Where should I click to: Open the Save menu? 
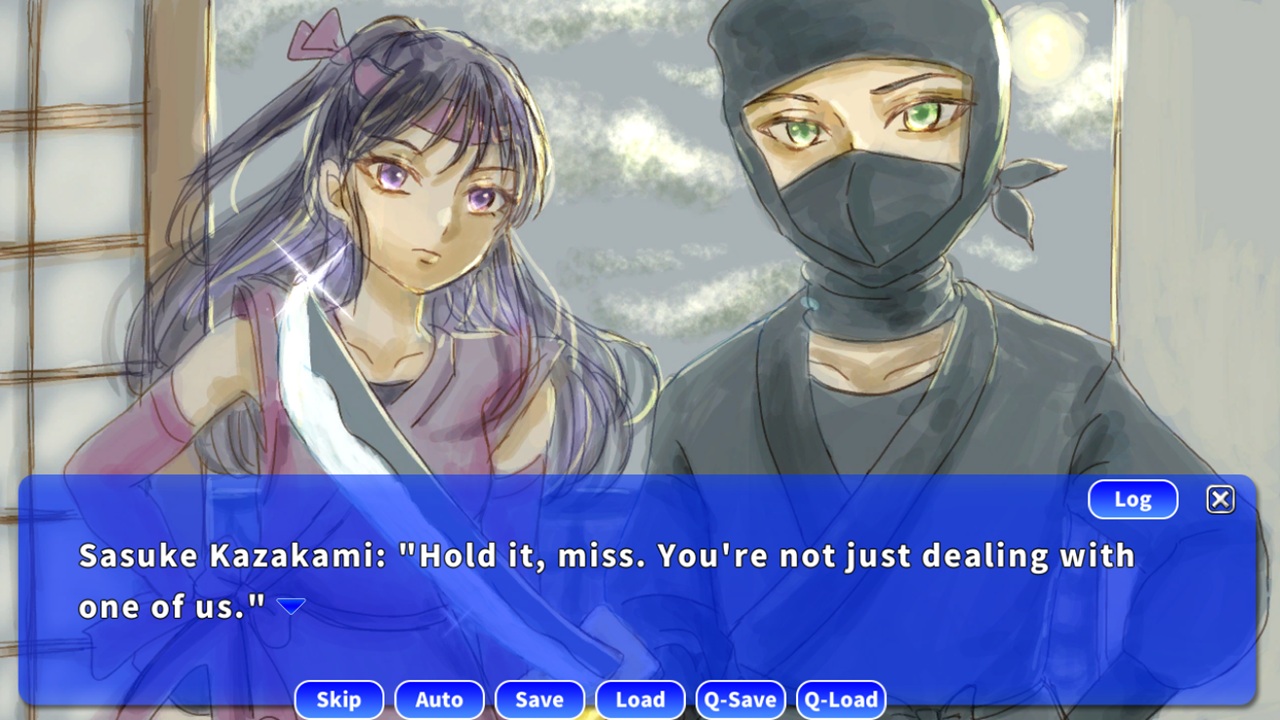tap(539, 699)
